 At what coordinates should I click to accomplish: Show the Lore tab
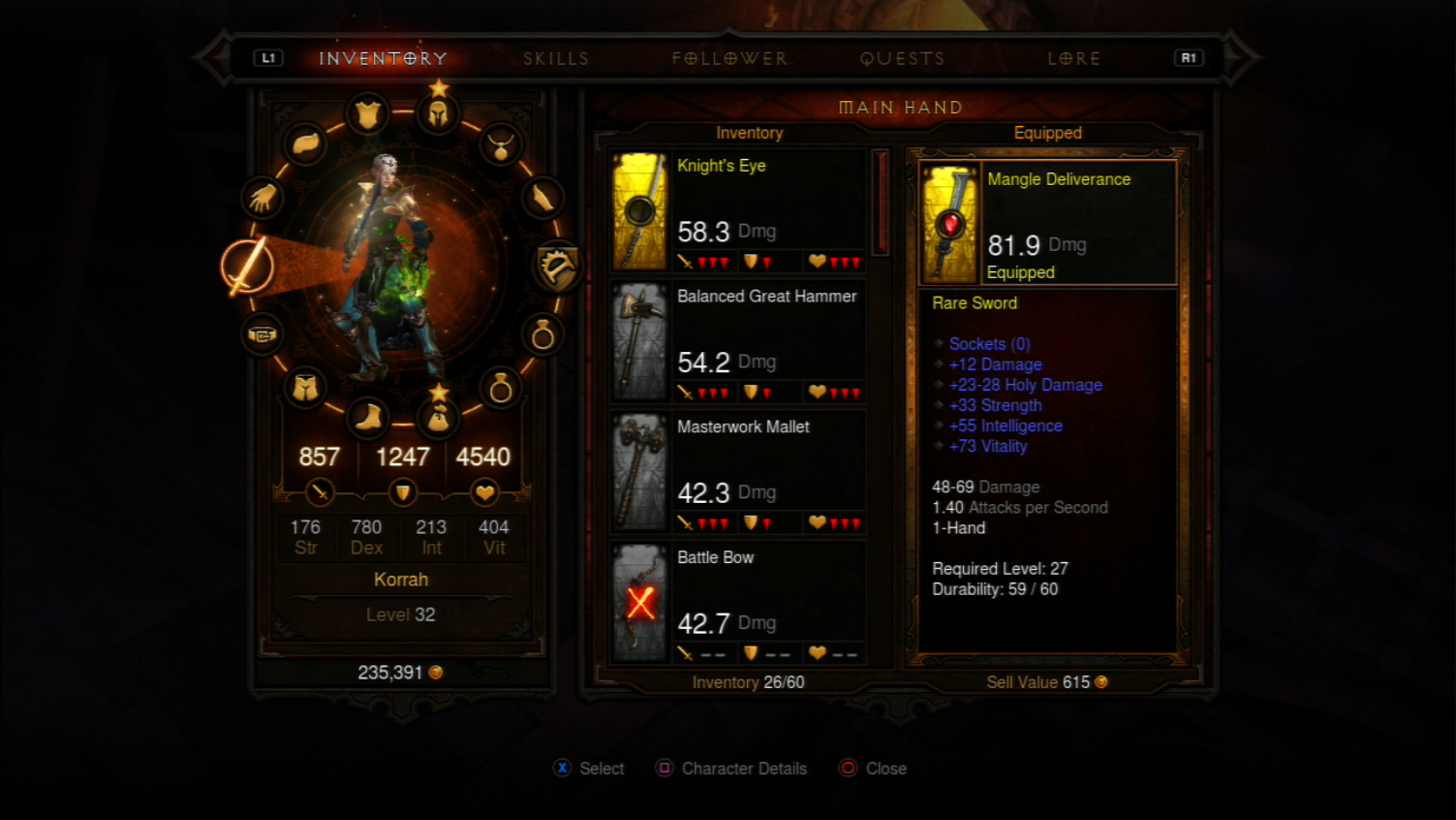[1073, 59]
